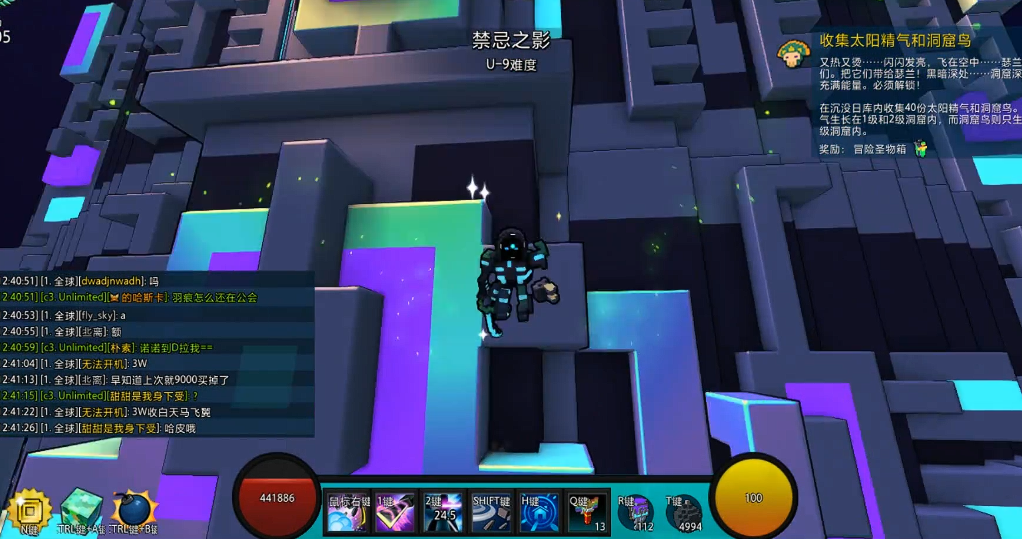Trigger the SHIFT键 dodge skill icon
The image size is (1022, 539).
492,512
